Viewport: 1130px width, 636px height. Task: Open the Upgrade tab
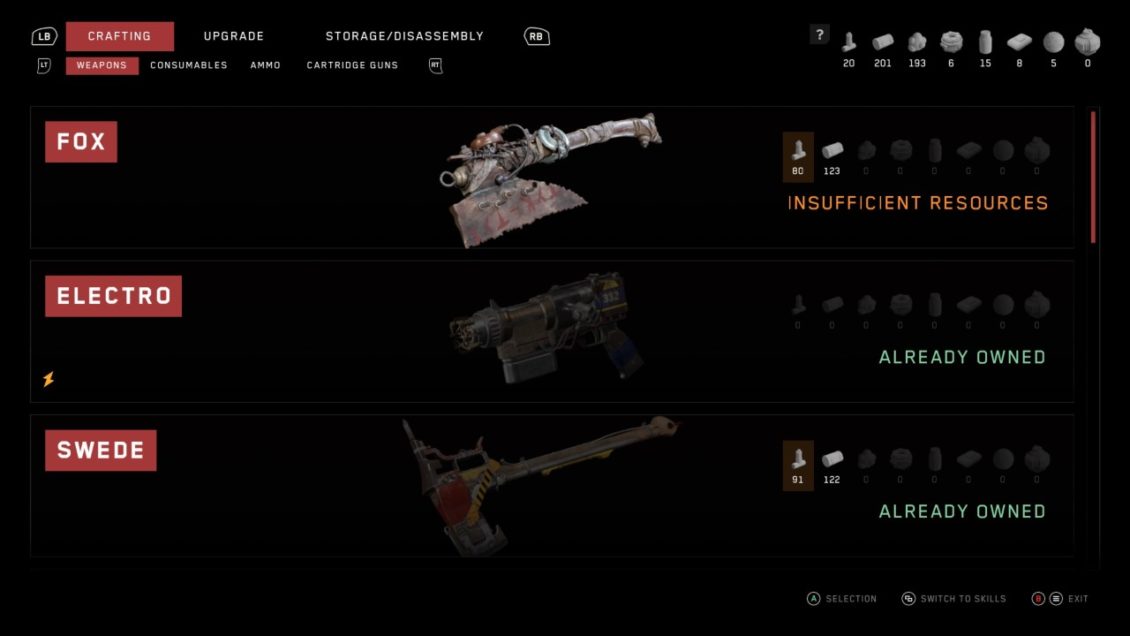(234, 36)
